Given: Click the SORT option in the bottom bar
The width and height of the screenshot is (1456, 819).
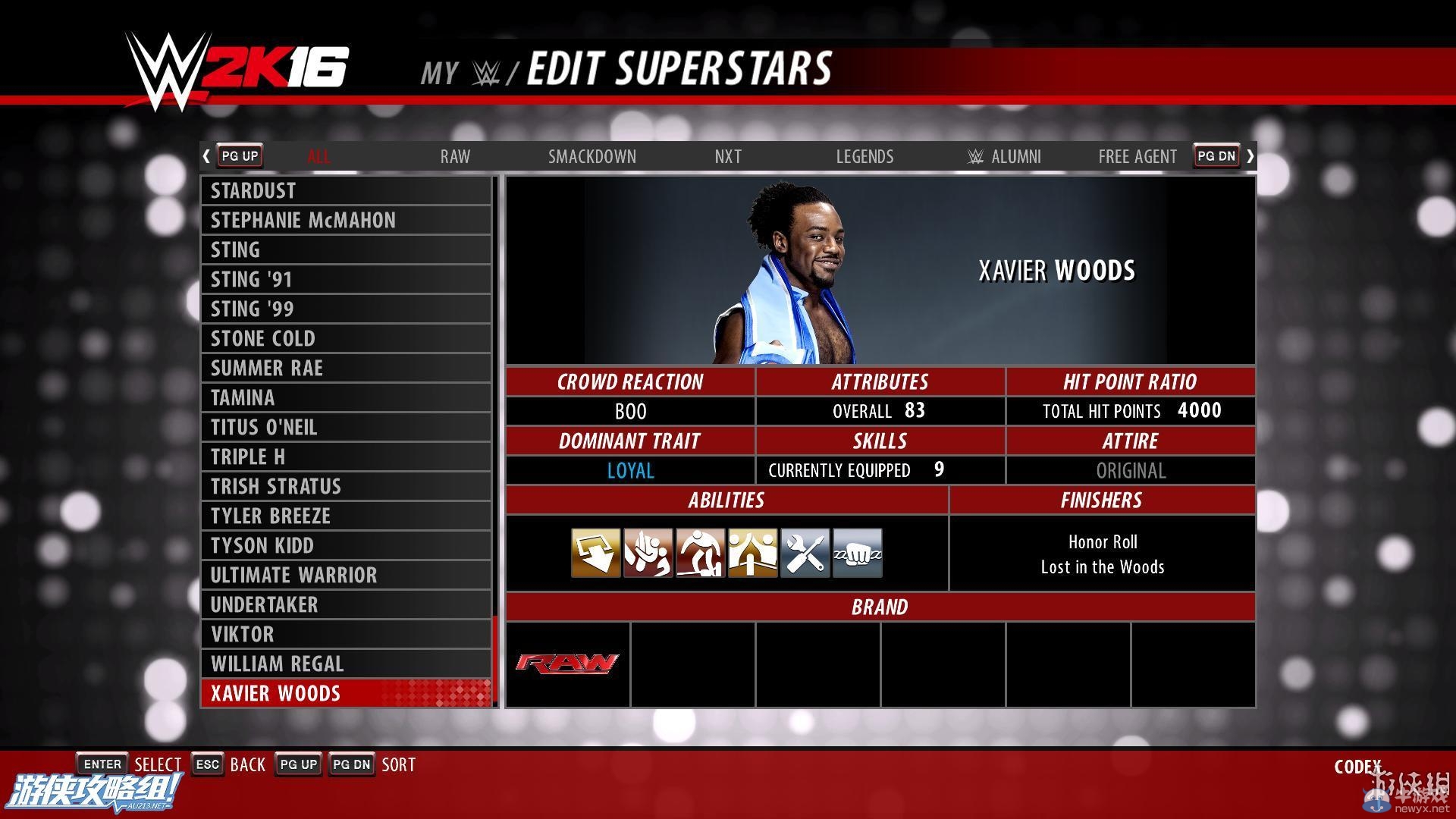Looking at the screenshot, I should tap(398, 764).
